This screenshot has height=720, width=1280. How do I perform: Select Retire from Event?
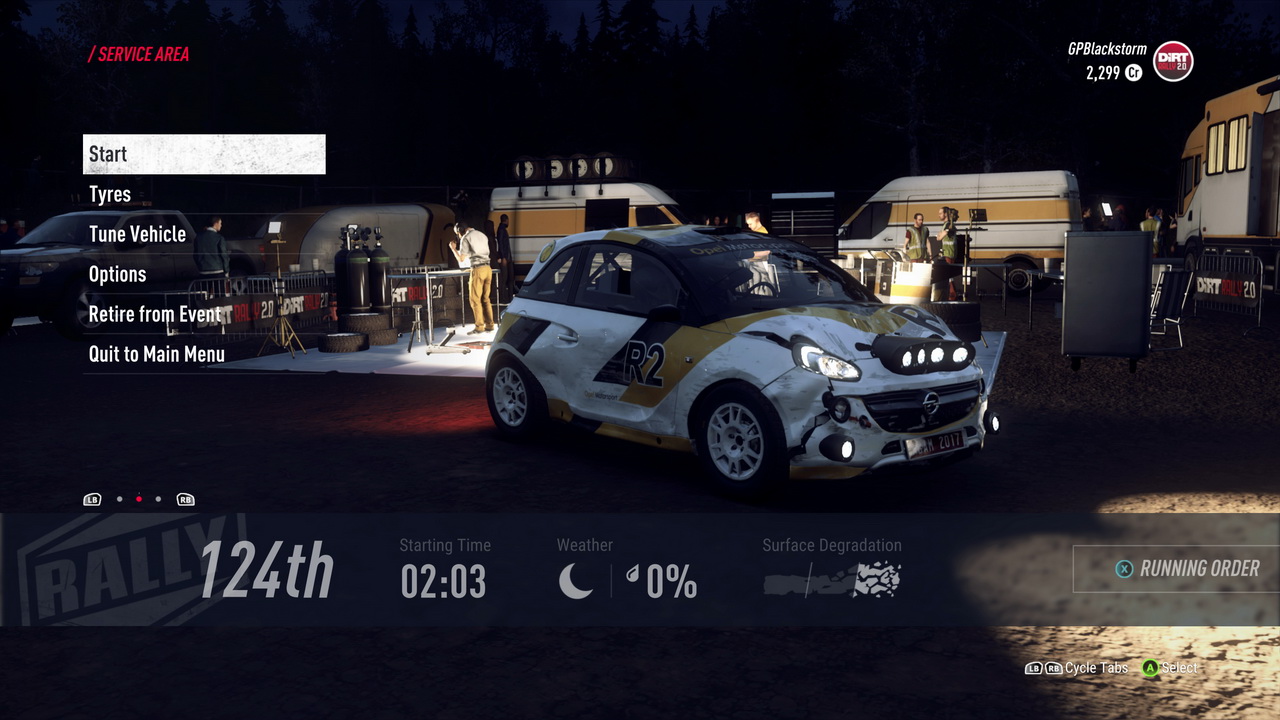pos(155,314)
